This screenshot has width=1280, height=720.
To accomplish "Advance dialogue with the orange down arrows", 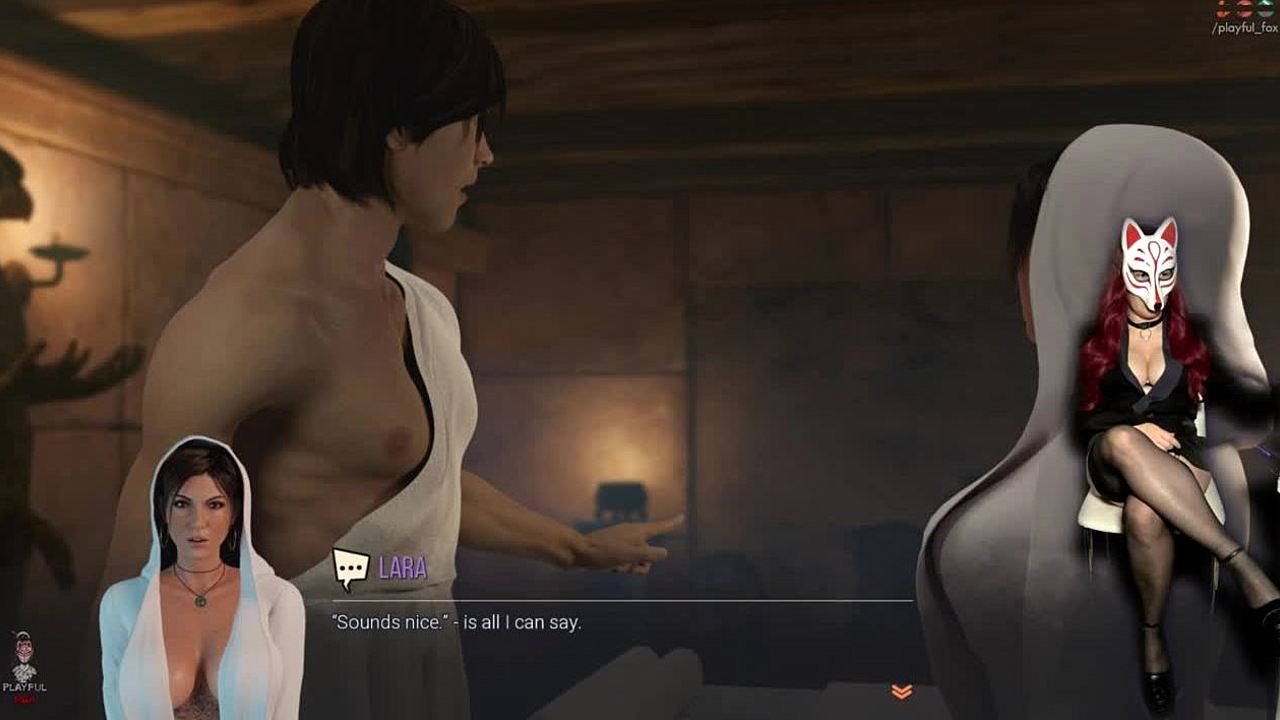I will pos(901,691).
